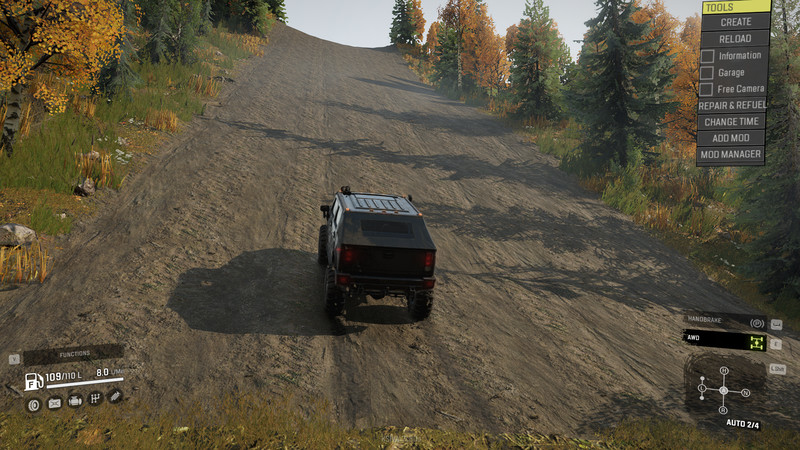The width and height of the screenshot is (800, 450).
Task: Shift to High gear (H) on selector
Action: pos(724,372)
